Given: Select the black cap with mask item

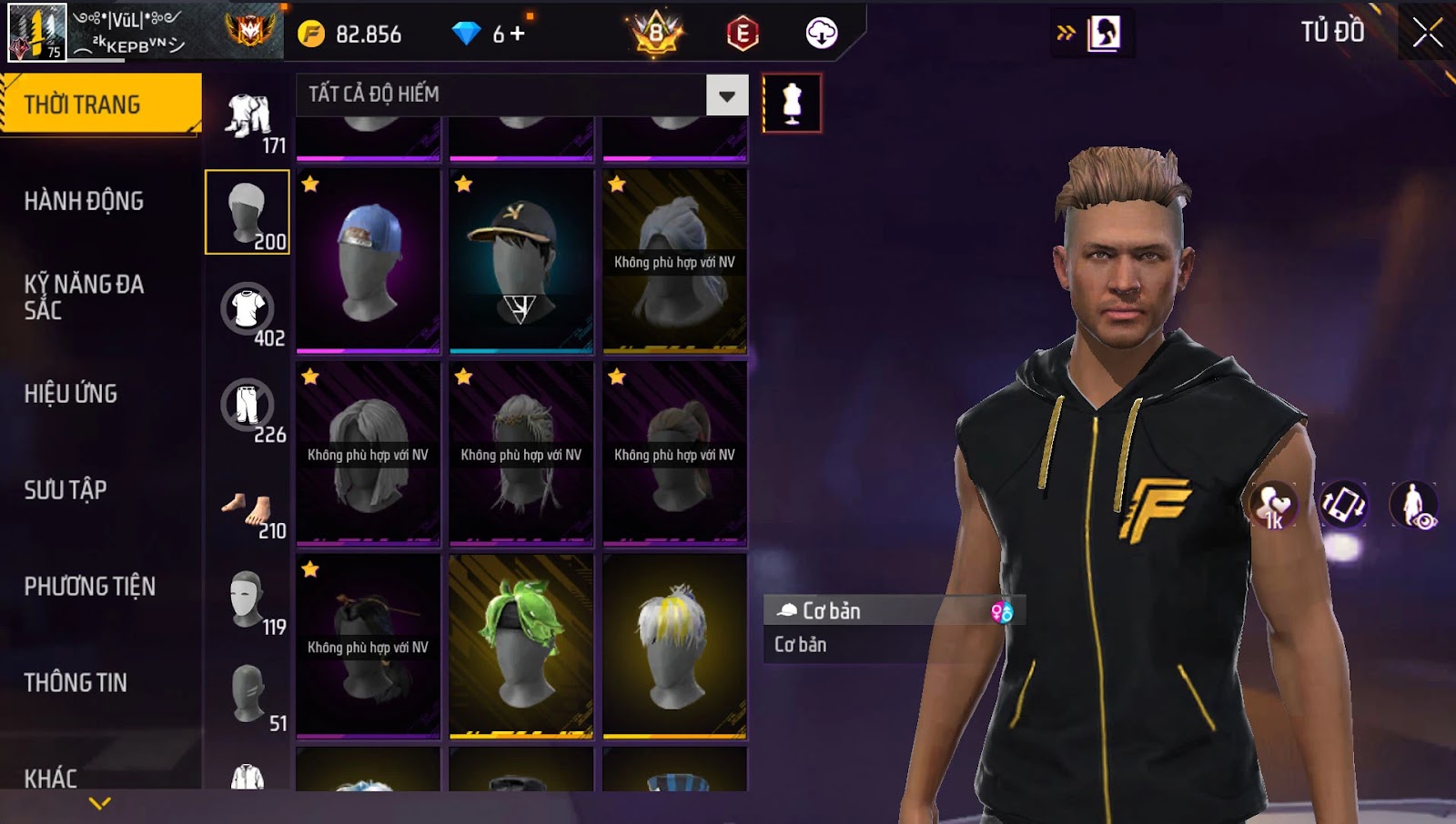Looking at the screenshot, I should (521, 261).
